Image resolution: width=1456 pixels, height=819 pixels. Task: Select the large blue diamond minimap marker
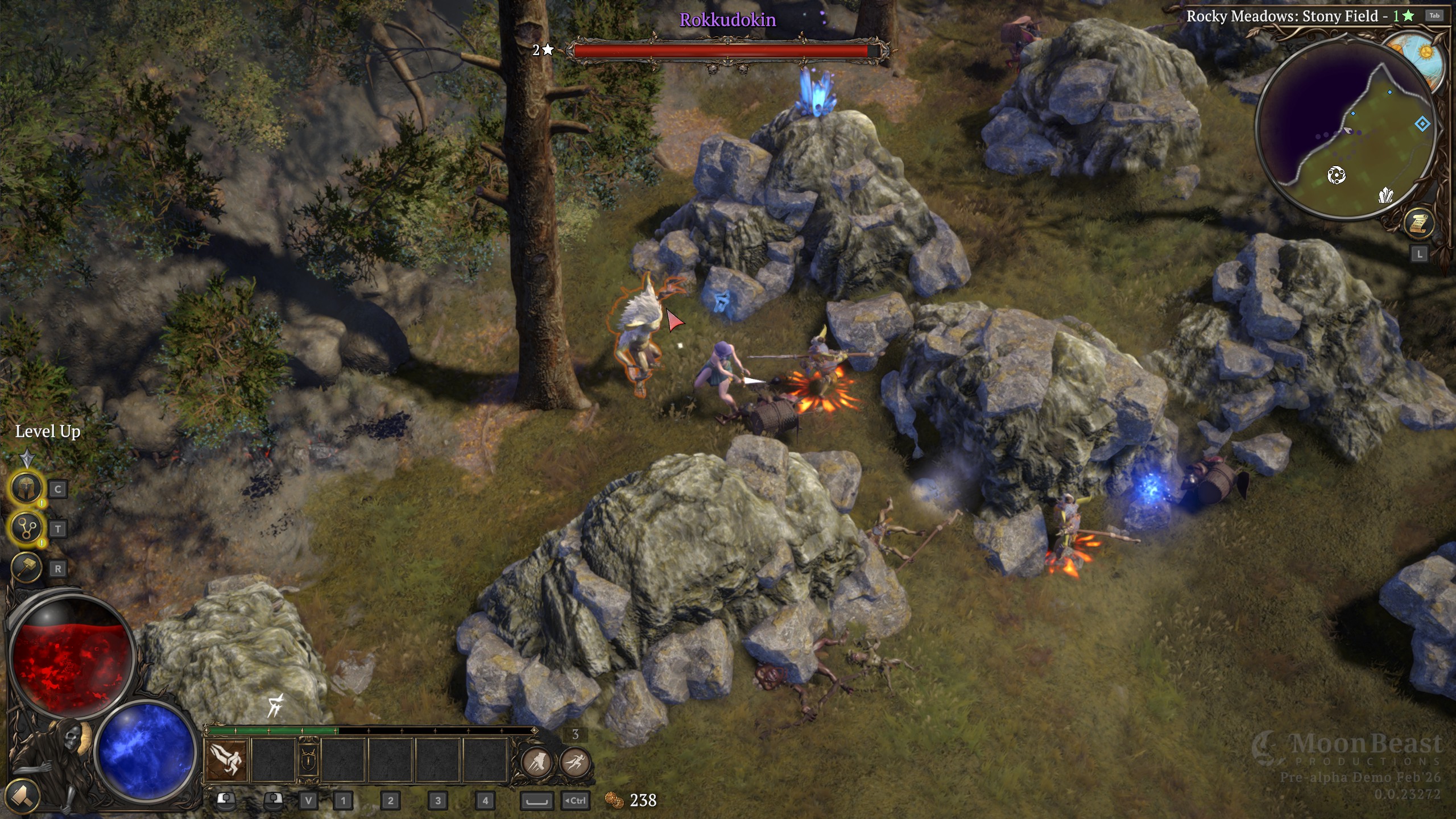point(1422,124)
